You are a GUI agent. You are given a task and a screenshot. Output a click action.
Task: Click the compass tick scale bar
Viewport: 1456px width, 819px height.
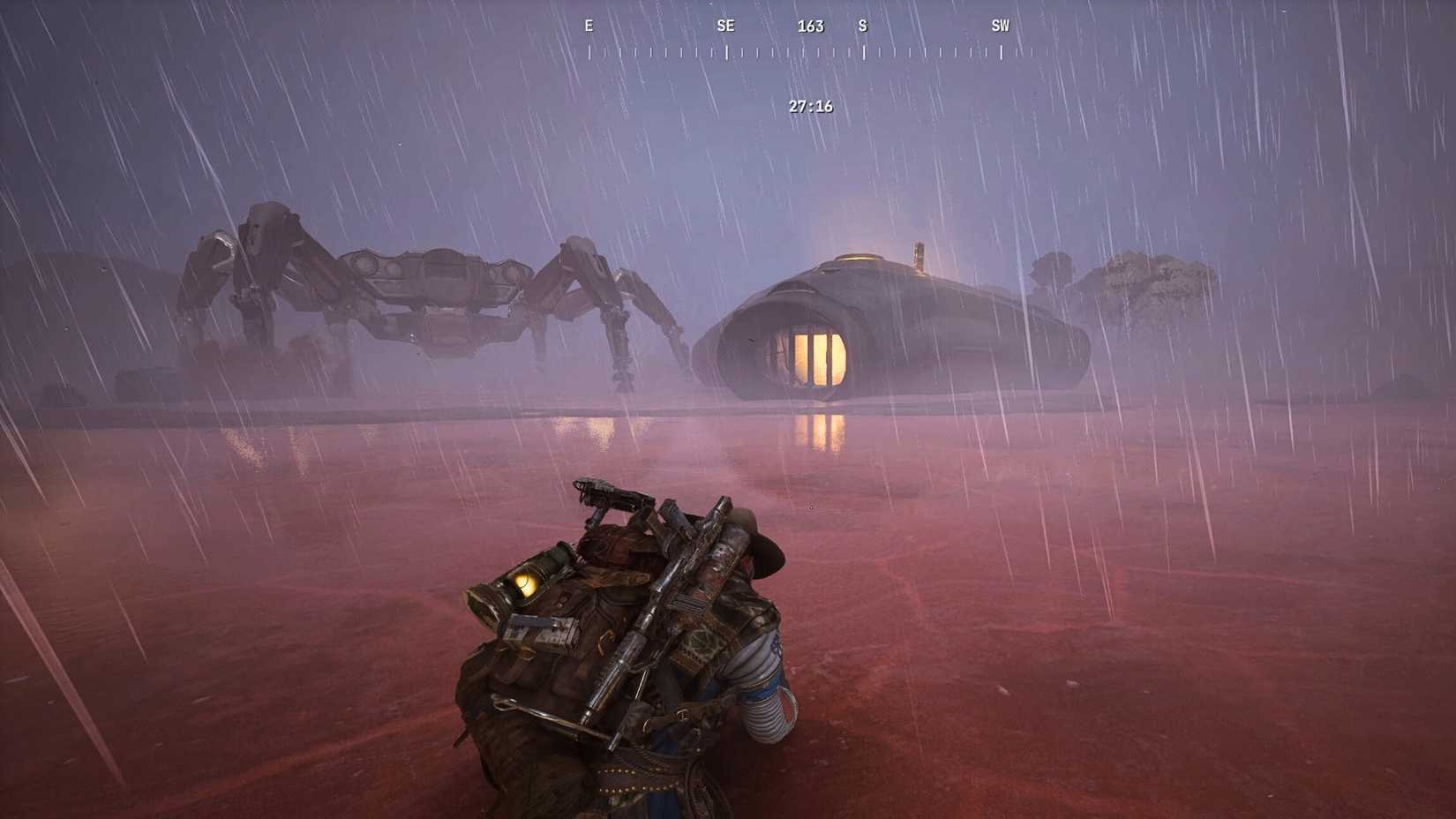click(792, 55)
